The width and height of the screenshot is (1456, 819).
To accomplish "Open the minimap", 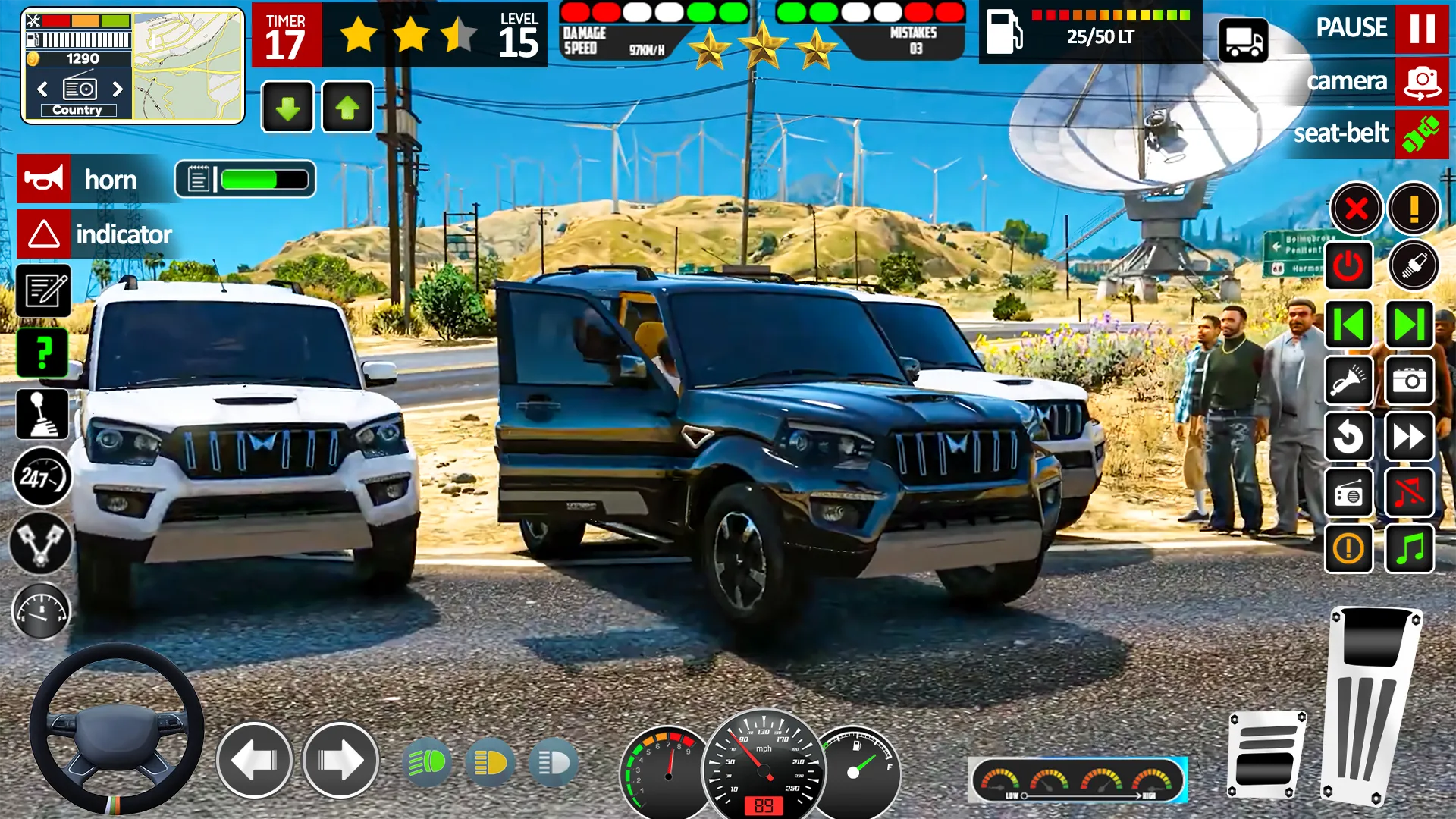I will coord(188,65).
